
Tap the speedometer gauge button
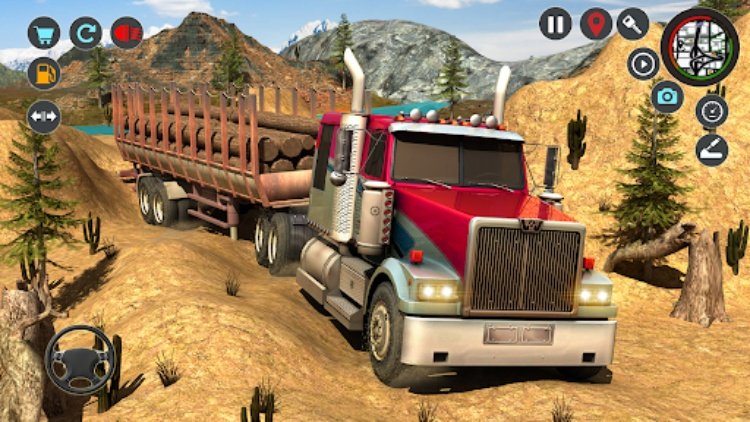coord(712,110)
